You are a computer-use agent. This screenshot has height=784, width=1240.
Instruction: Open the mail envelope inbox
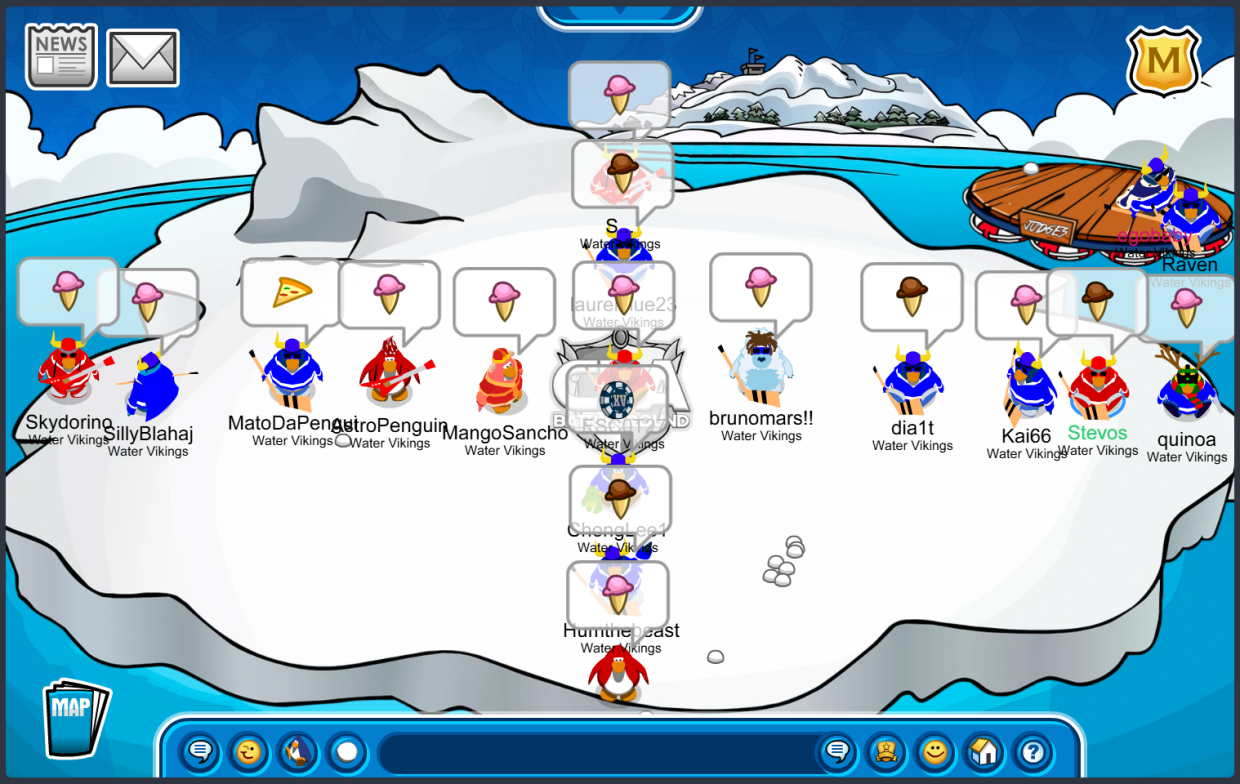point(143,58)
